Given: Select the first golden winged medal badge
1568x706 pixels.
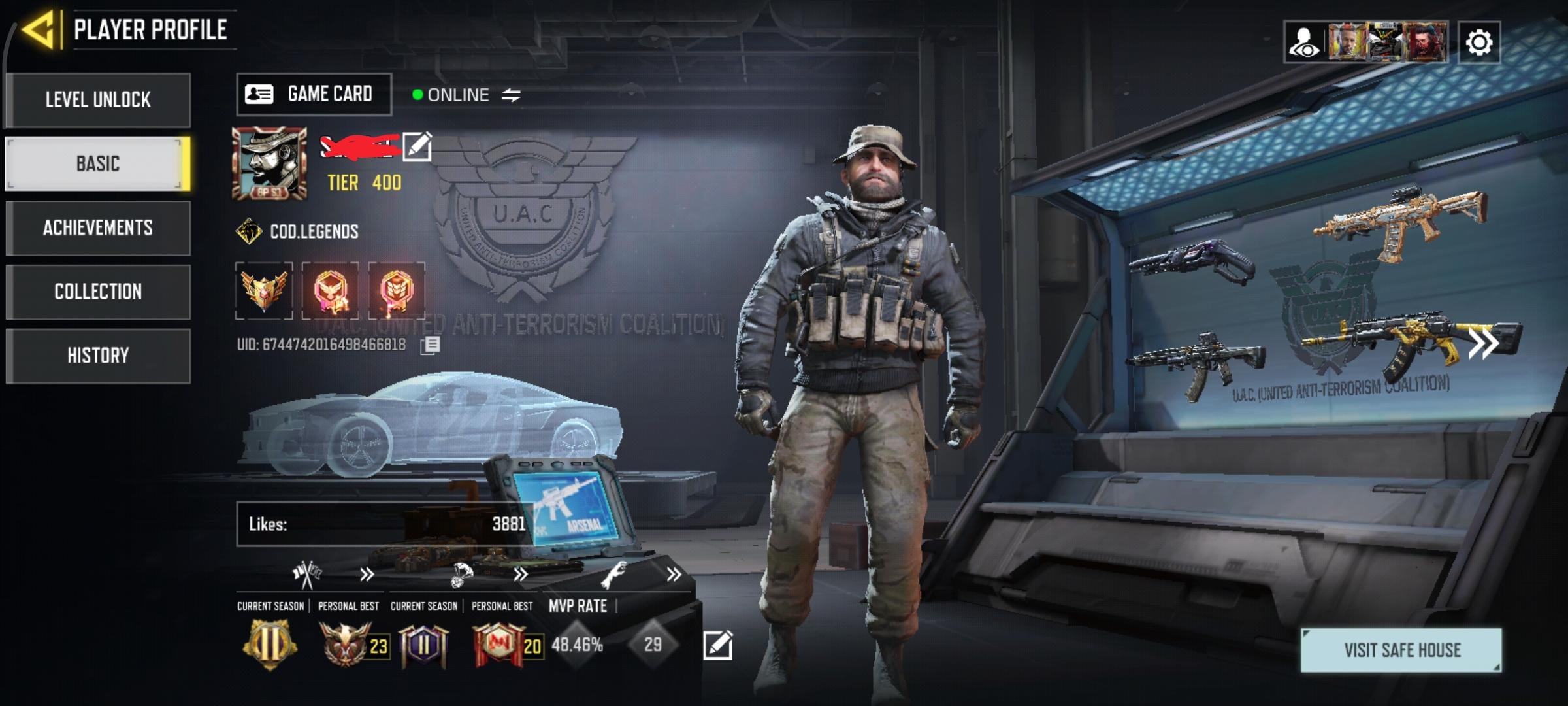Looking at the screenshot, I should coord(264,291).
